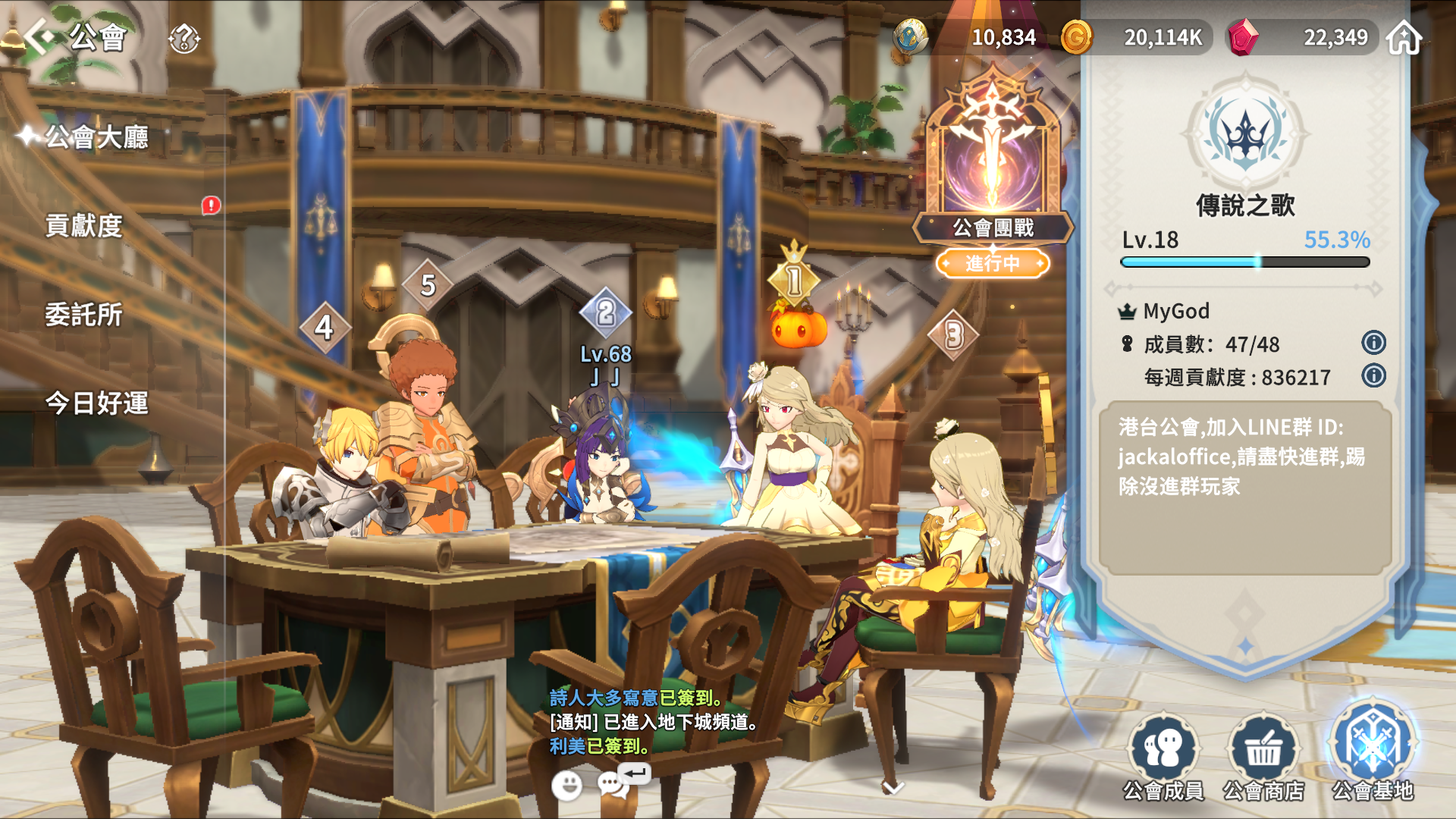Show member count info icon

(x=1373, y=343)
